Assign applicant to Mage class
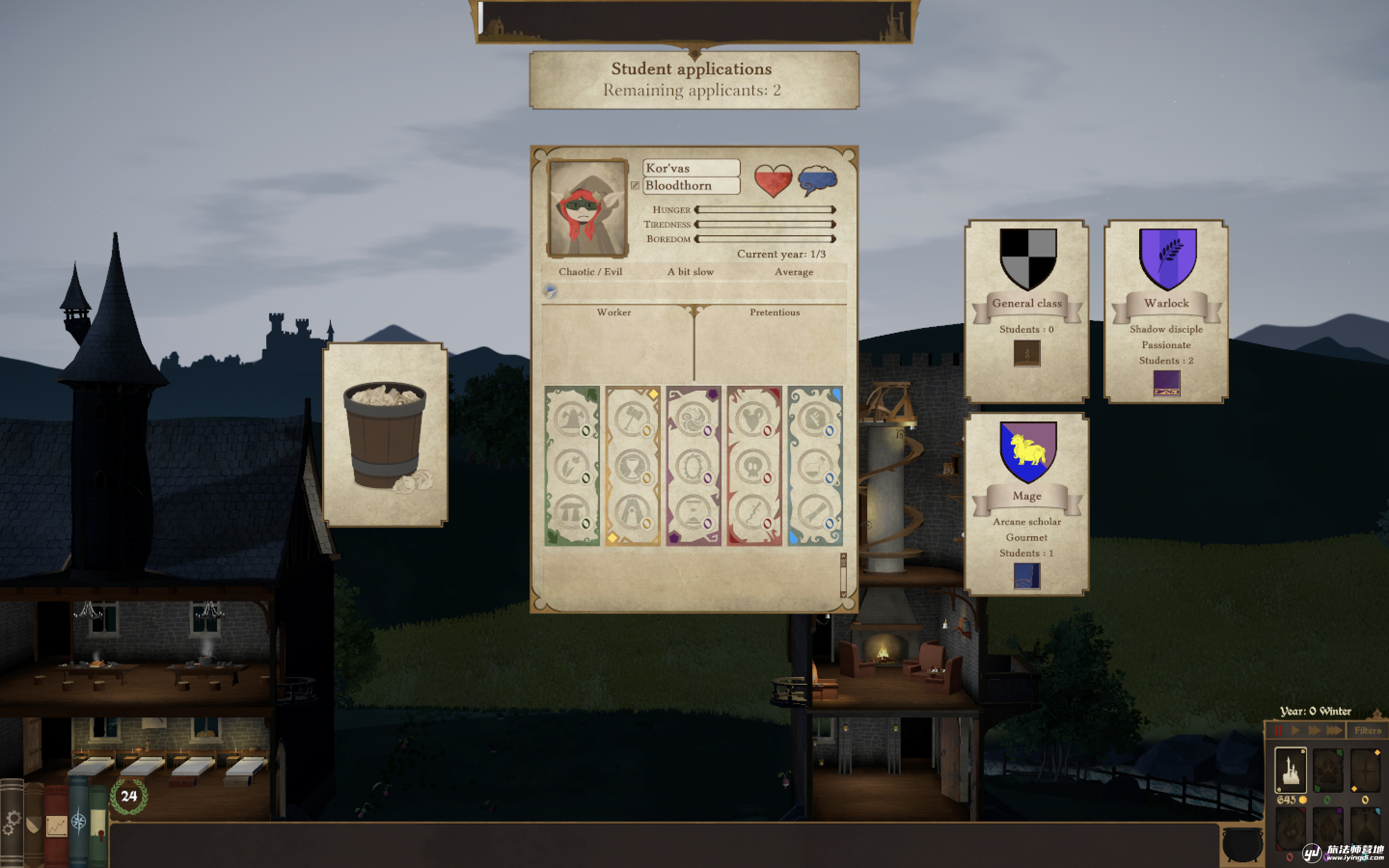The image size is (1389, 868). click(1027, 503)
